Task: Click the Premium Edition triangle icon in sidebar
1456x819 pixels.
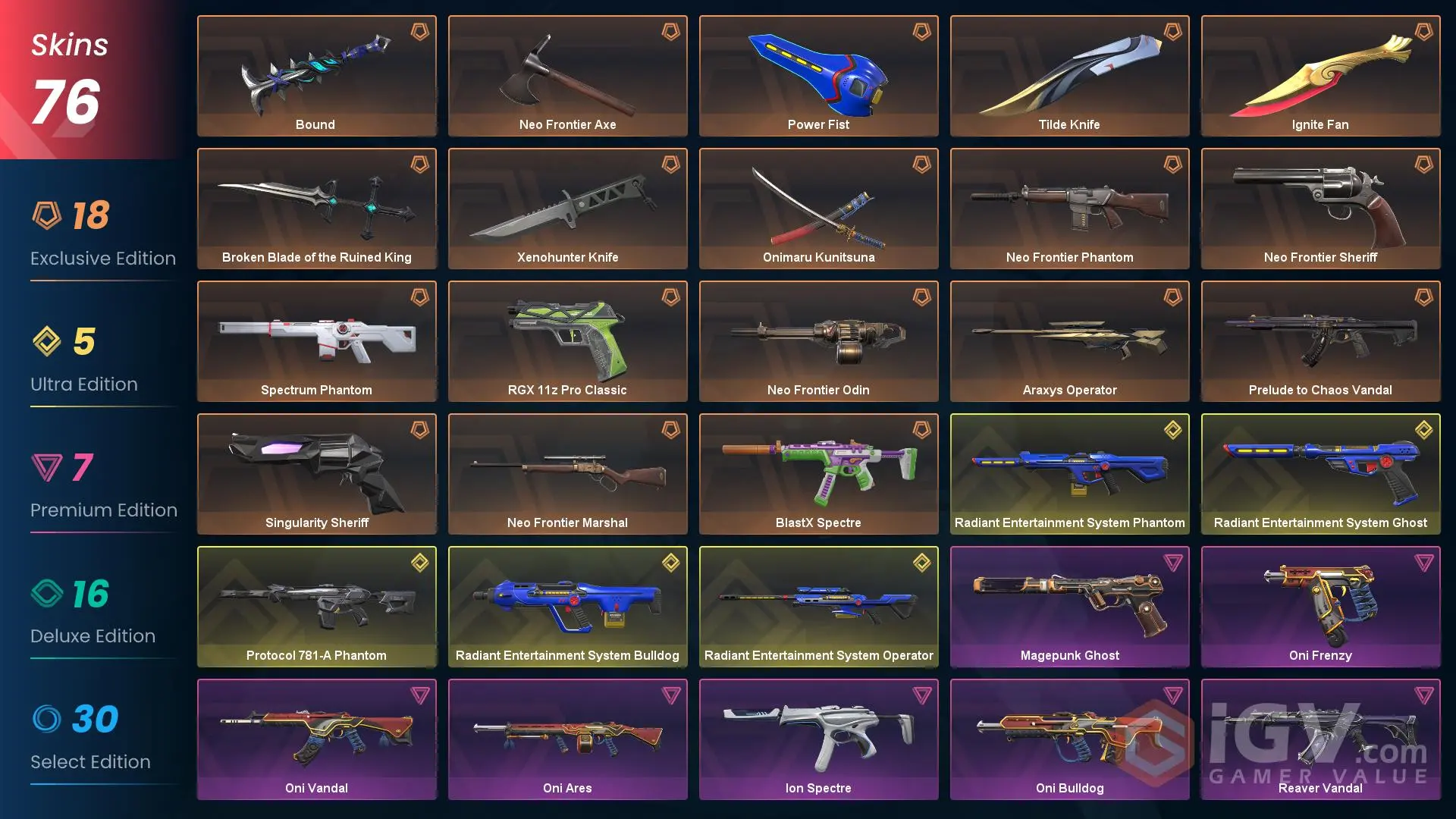Action: [x=47, y=469]
